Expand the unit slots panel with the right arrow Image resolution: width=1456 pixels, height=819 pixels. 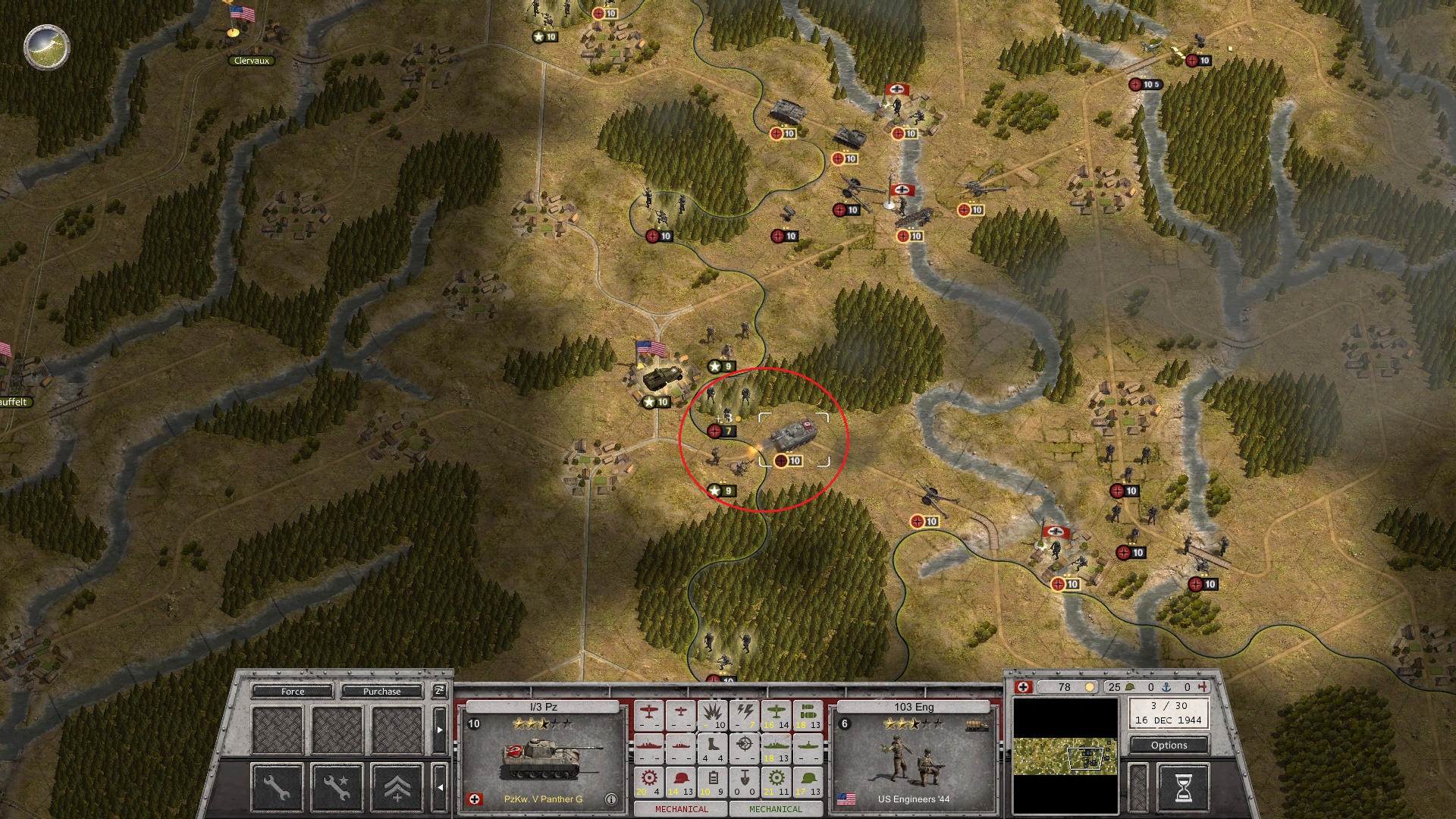[x=441, y=730]
